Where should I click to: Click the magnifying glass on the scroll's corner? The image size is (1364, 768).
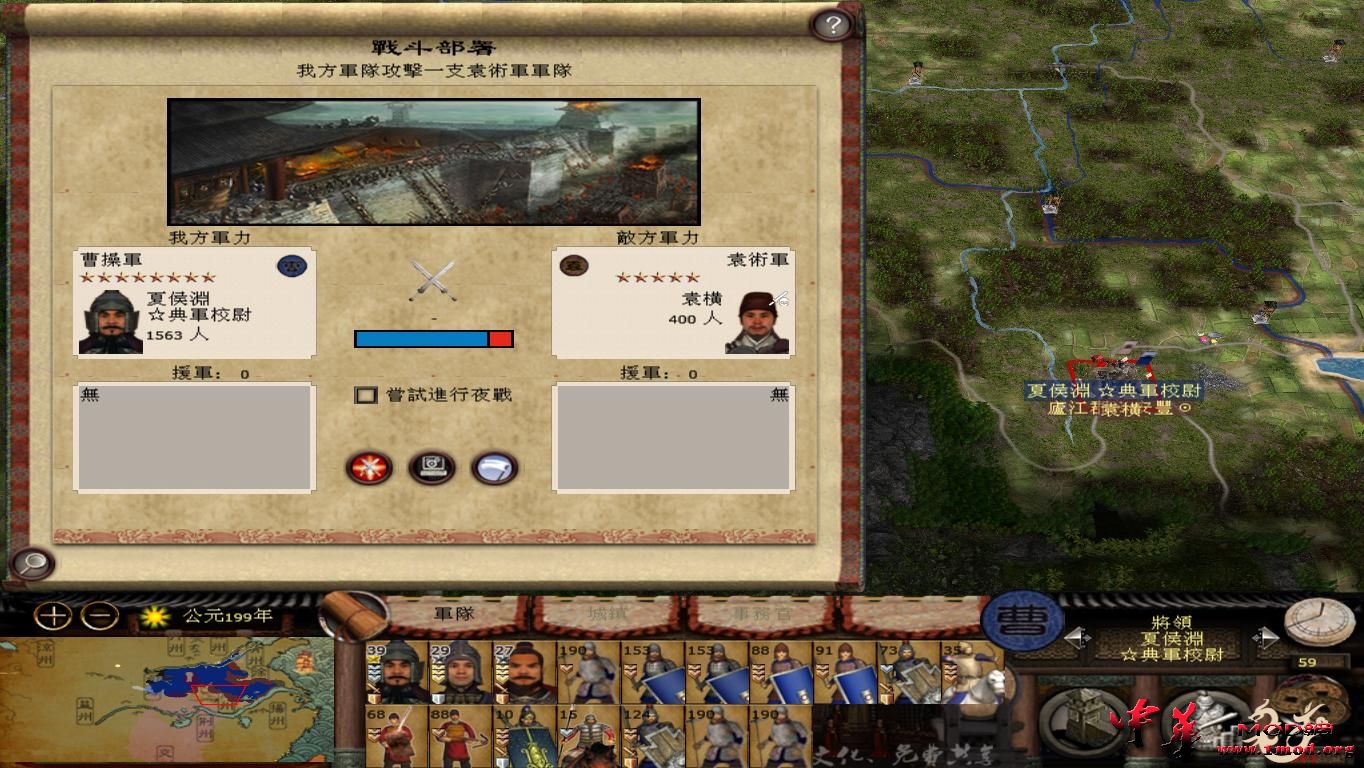pyautogui.click(x=30, y=565)
